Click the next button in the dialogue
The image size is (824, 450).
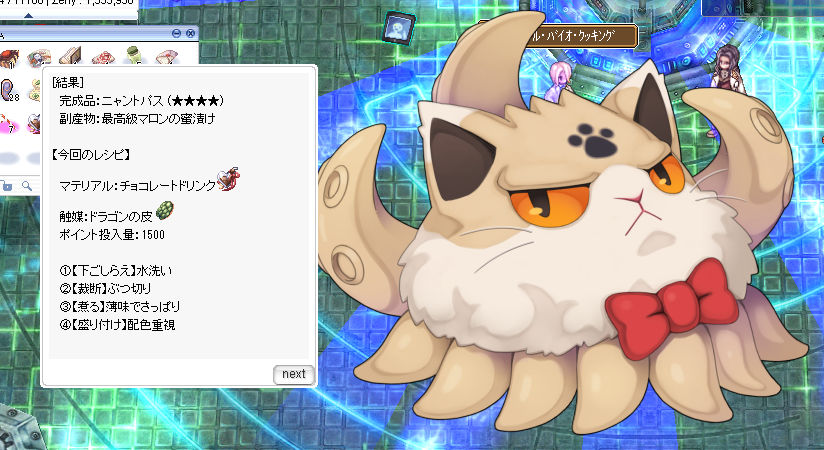(x=293, y=374)
